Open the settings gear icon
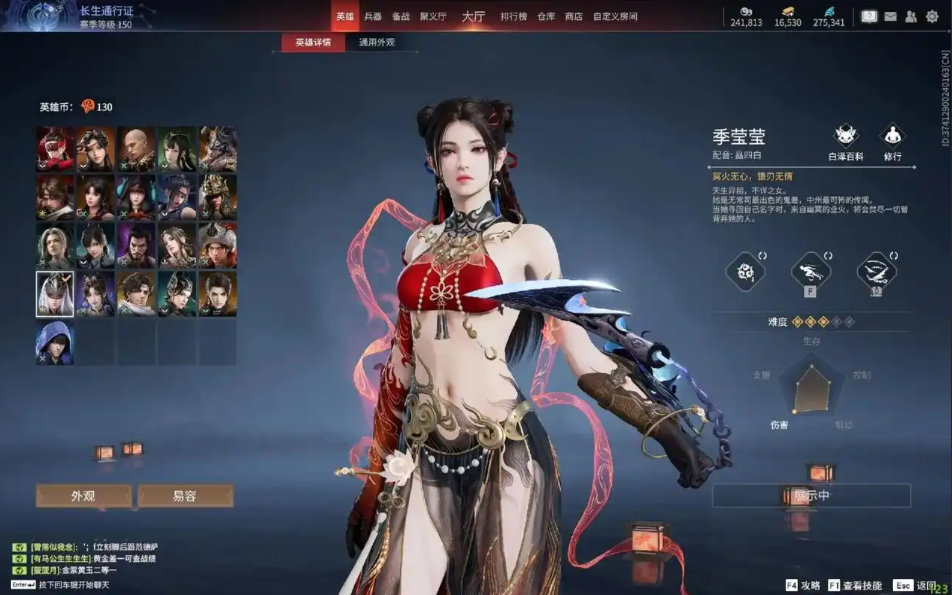Viewport: 952px width, 595px height. tap(932, 17)
